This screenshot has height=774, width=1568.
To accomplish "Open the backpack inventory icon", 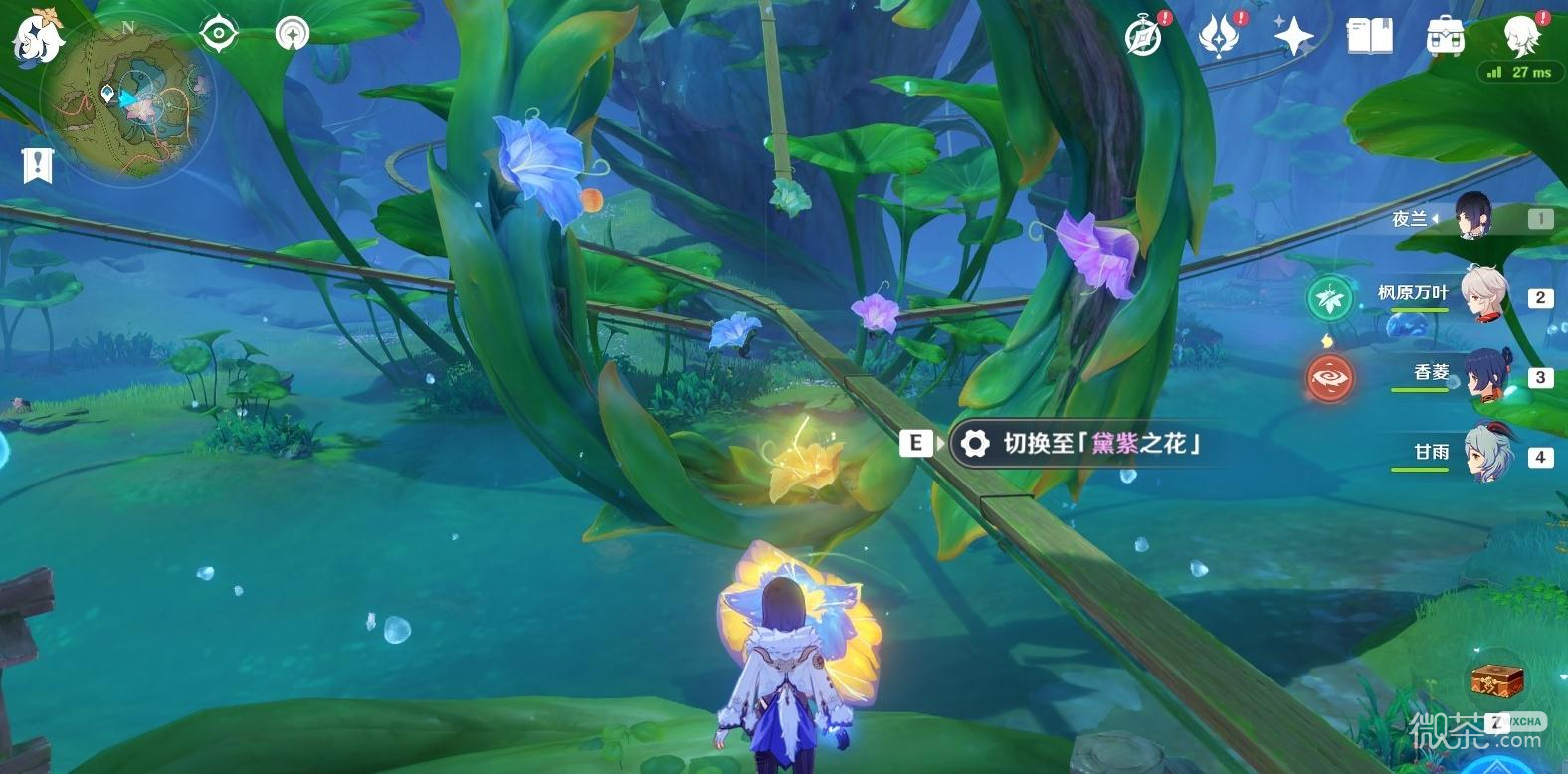I will click(x=1445, y=37).
